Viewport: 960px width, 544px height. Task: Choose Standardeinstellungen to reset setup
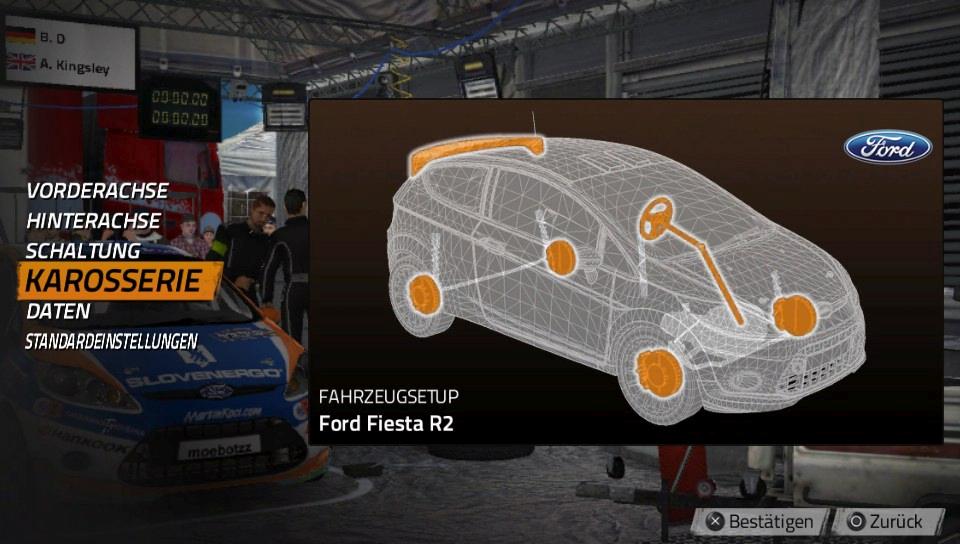coord(111,341)
